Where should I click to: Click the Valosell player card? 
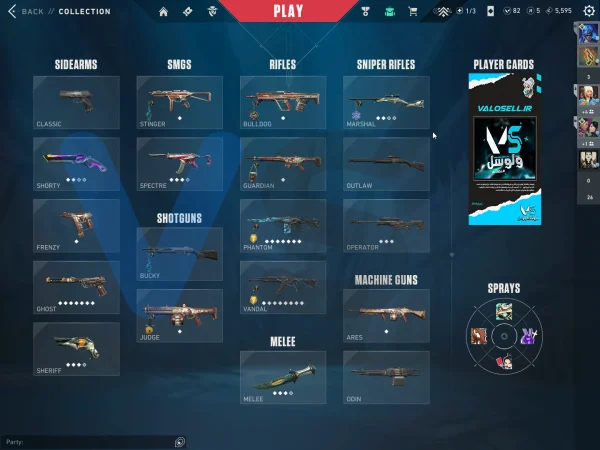point(505,150)
